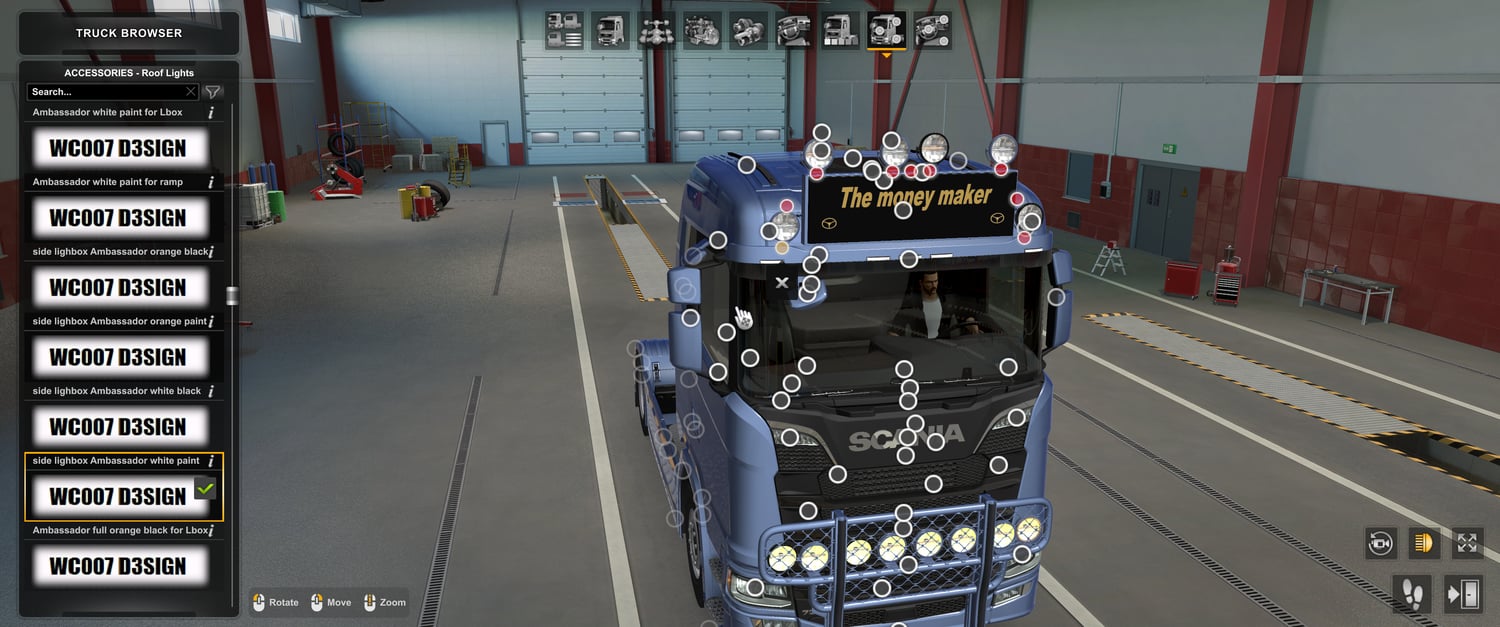Click into the accessories search field
Viewport: 1500px width, 627px height.
[105, 92]
